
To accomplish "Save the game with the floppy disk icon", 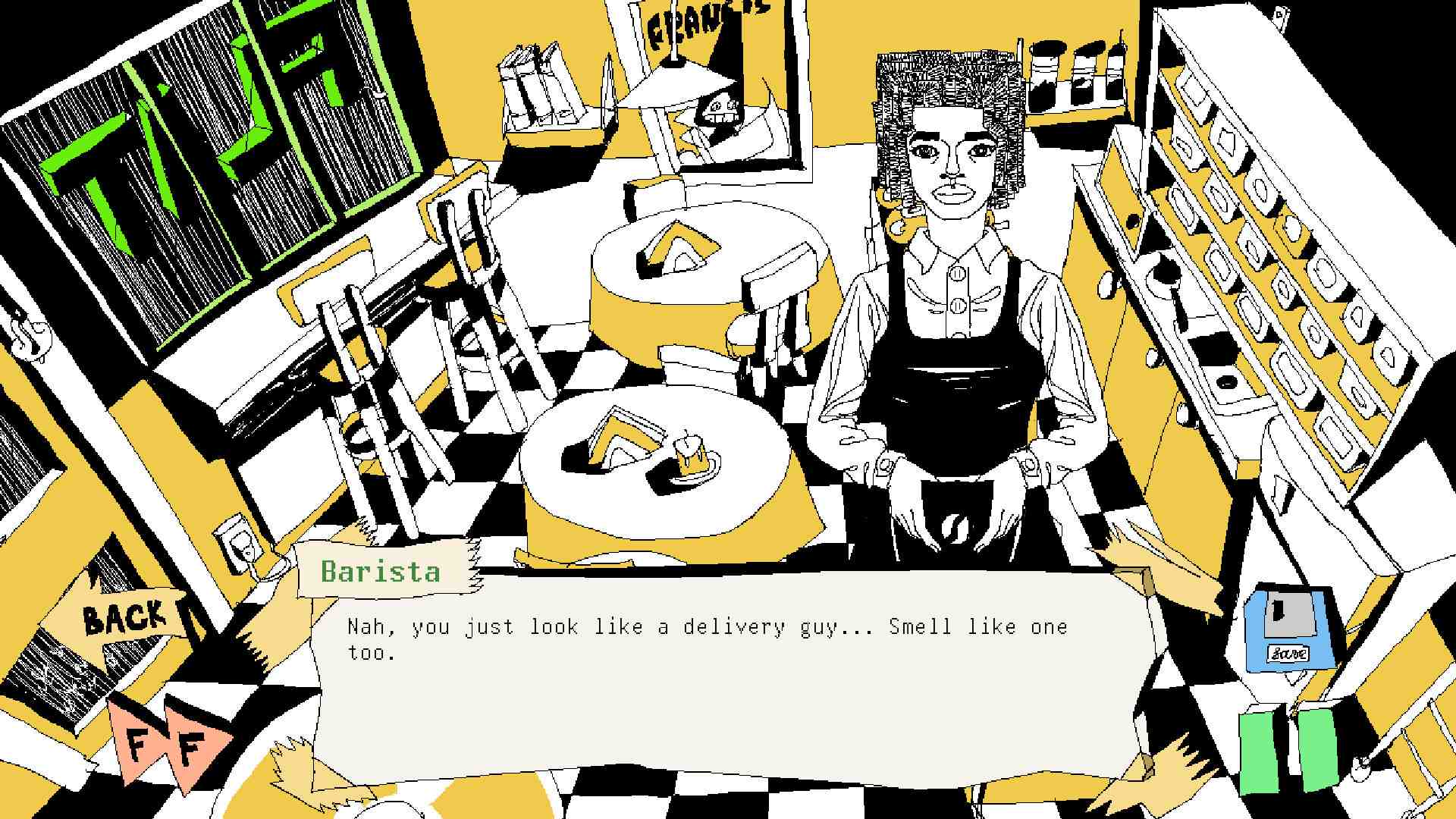I will [1288, 629].
